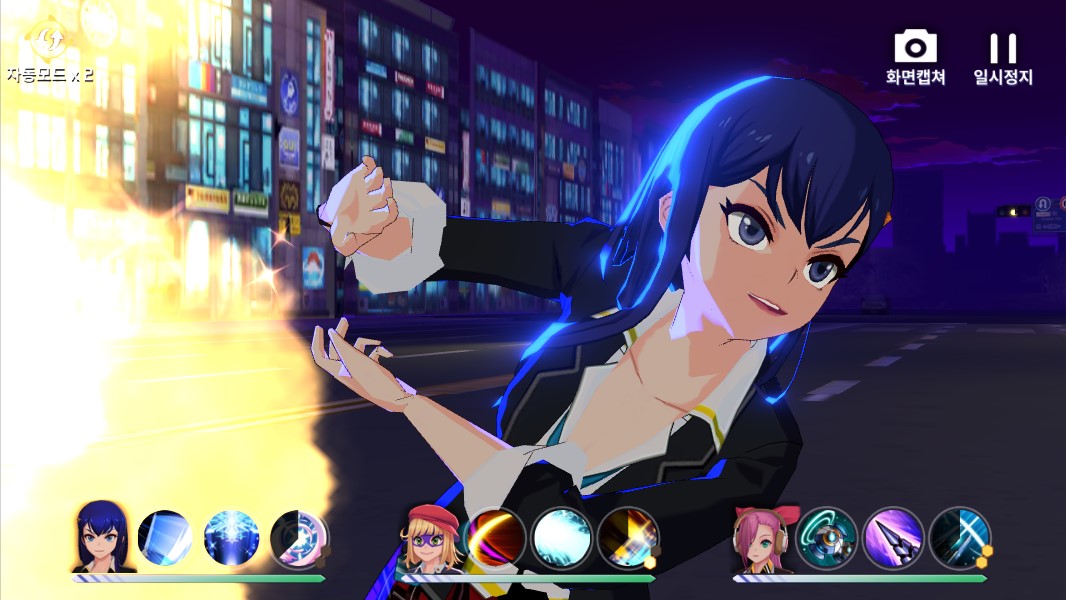Take a screenshot with the camera button

pyautogui.click(x=915, y=56)
